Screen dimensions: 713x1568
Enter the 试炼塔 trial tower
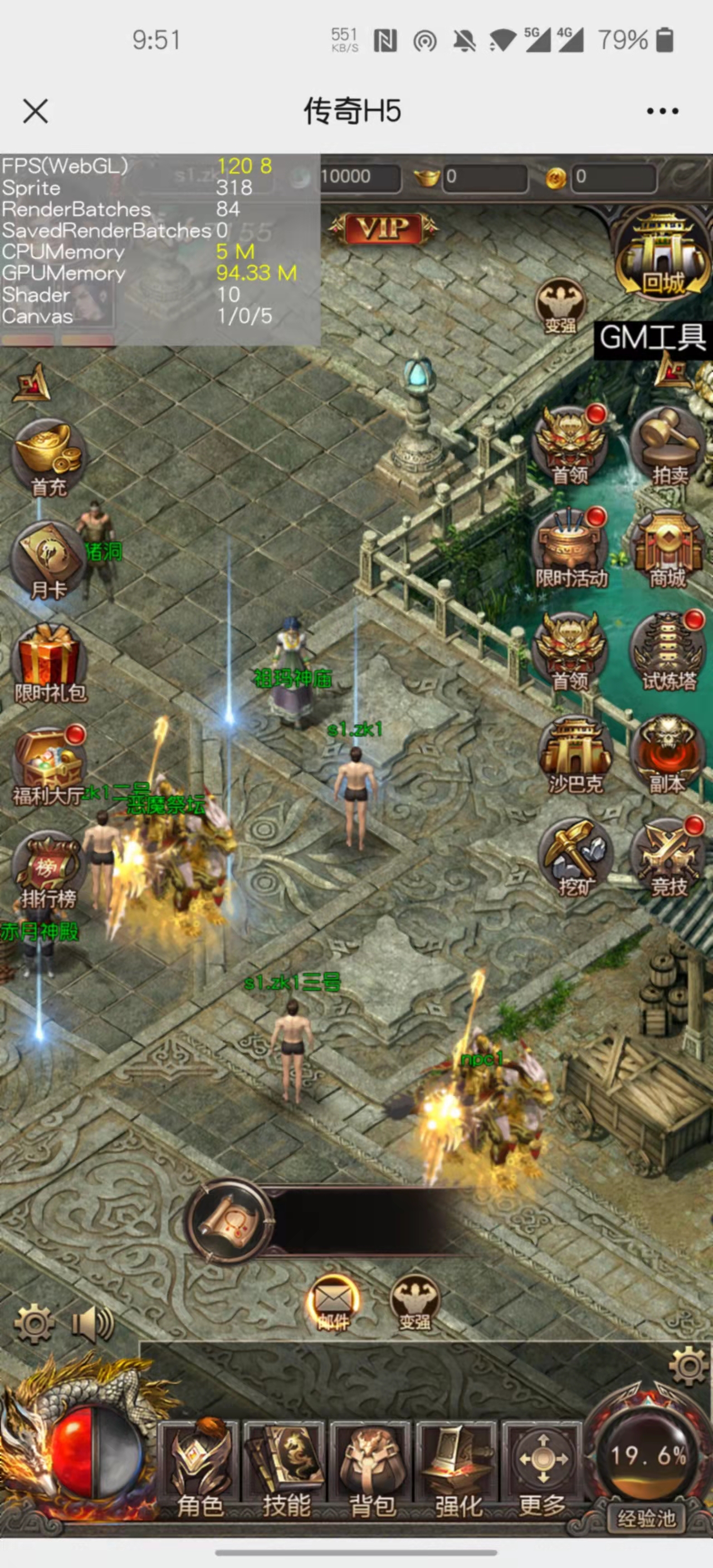click(x=668, y=653)
